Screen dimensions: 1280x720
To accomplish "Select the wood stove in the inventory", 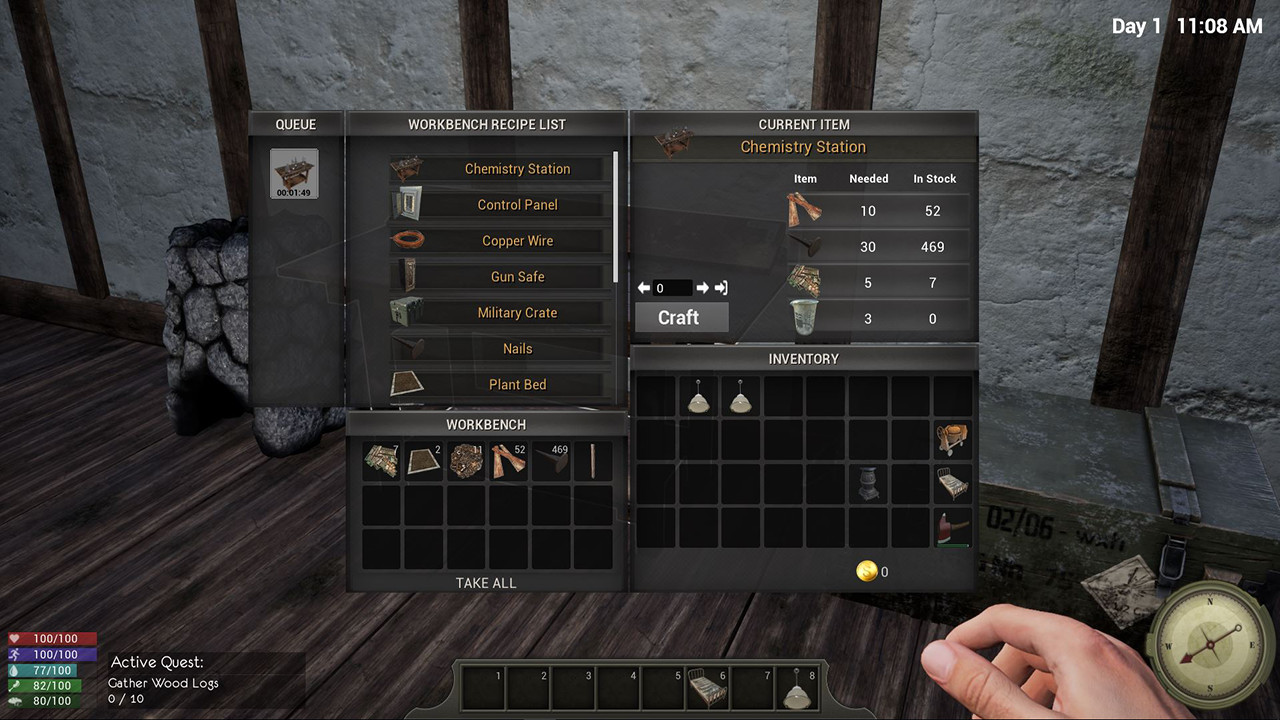I will coord(867,483).
